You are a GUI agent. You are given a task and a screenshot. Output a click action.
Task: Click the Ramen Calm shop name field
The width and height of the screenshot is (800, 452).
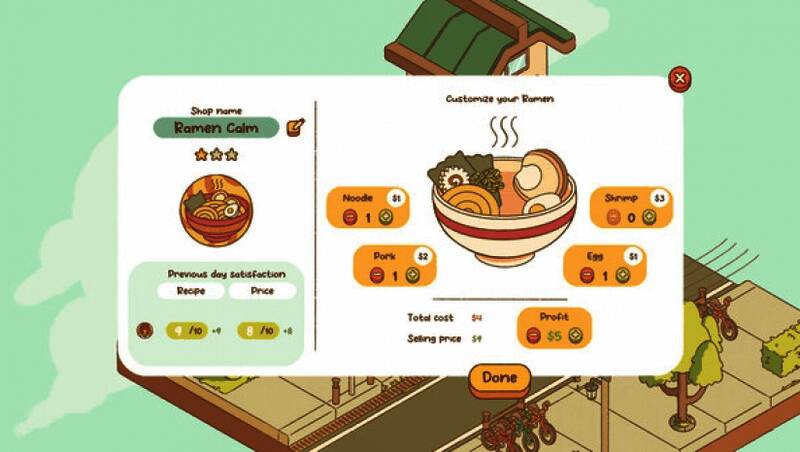click(x=216, y=128)
